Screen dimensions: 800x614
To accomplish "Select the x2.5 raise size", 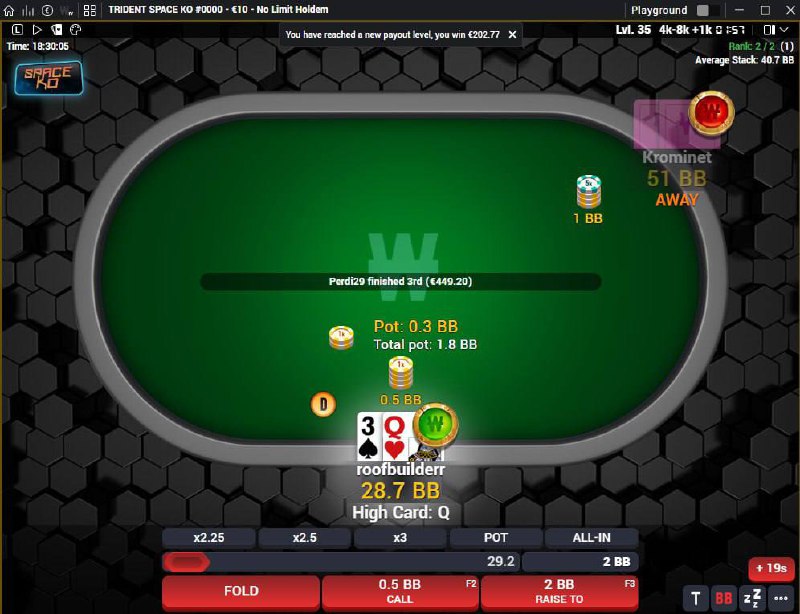I will (304, 538).
